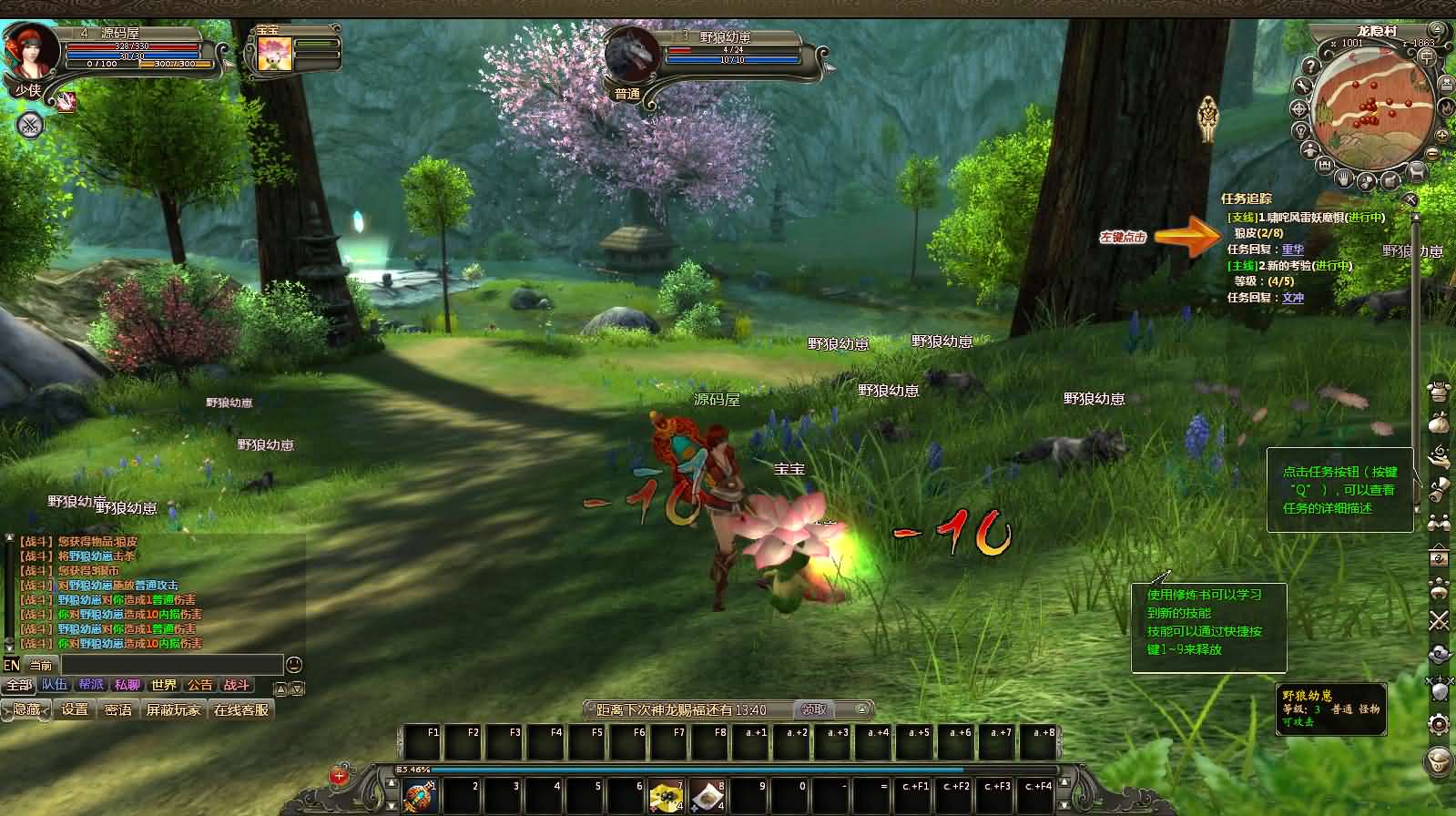Screen dimensions: 1456x816
Task: Click the horse mount icon under minimap
Action: tap(1418, 171)
